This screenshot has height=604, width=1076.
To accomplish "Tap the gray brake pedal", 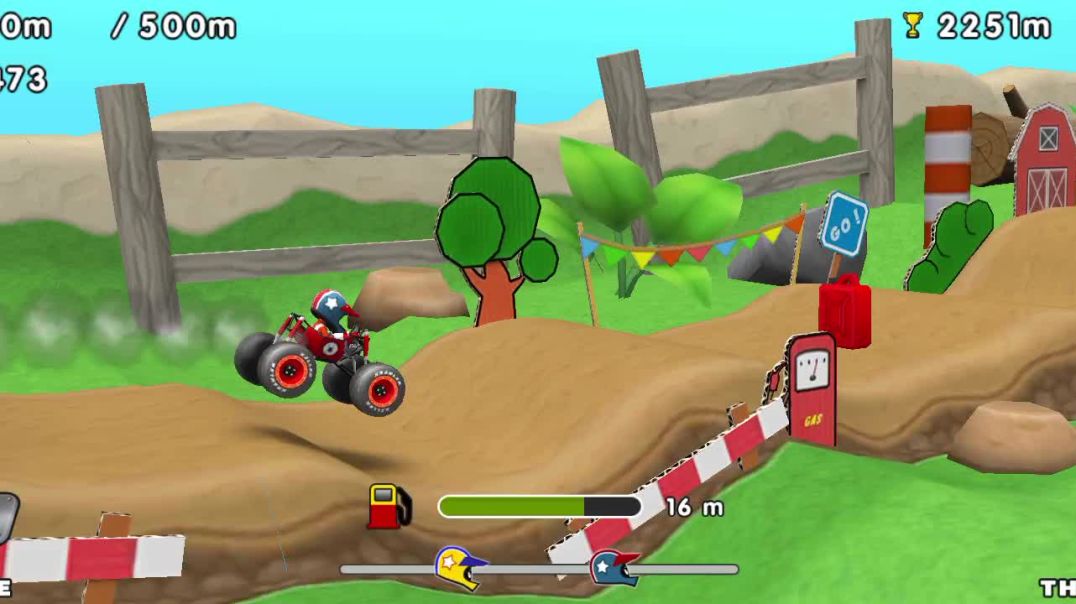I will click(x=6, y=517).
